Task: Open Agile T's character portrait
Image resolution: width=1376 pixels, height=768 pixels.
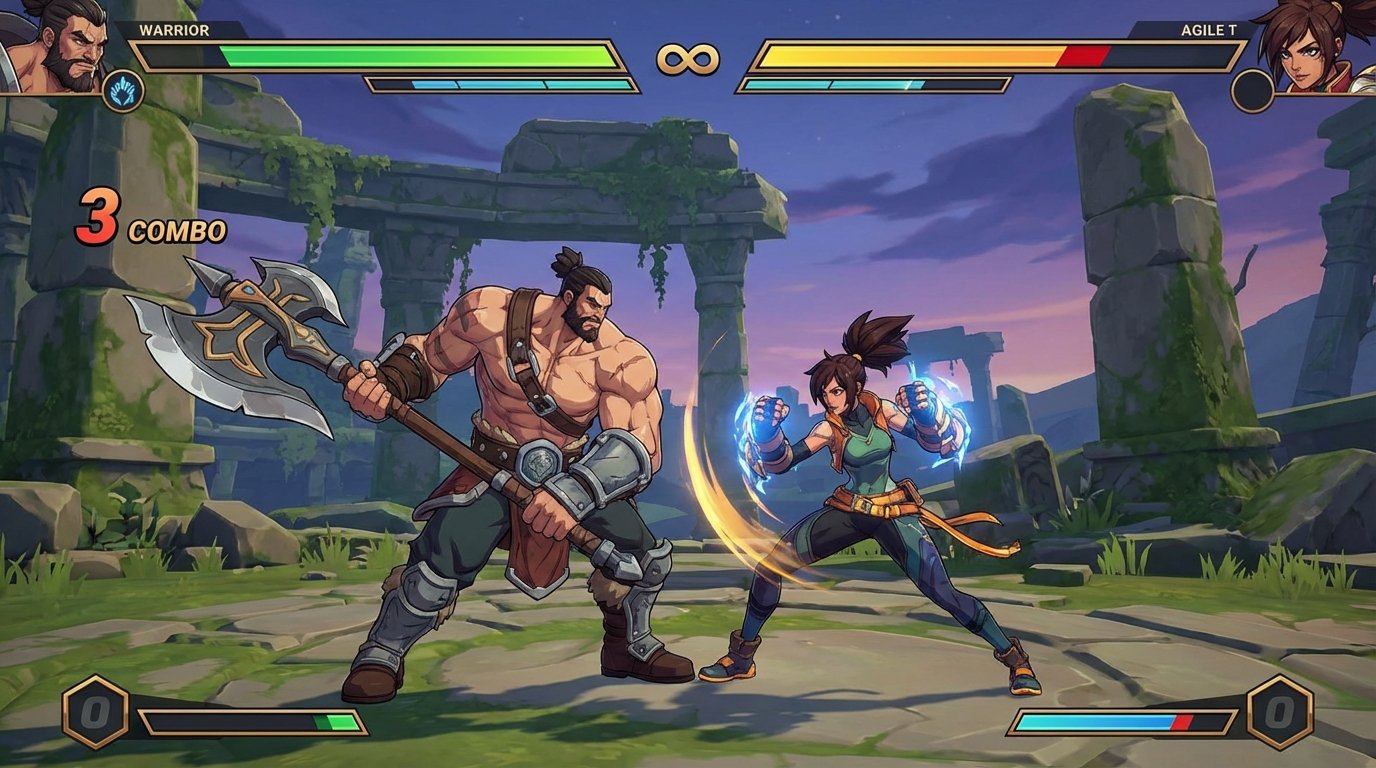Action: pyautogui.click(x=1320, y=45)
